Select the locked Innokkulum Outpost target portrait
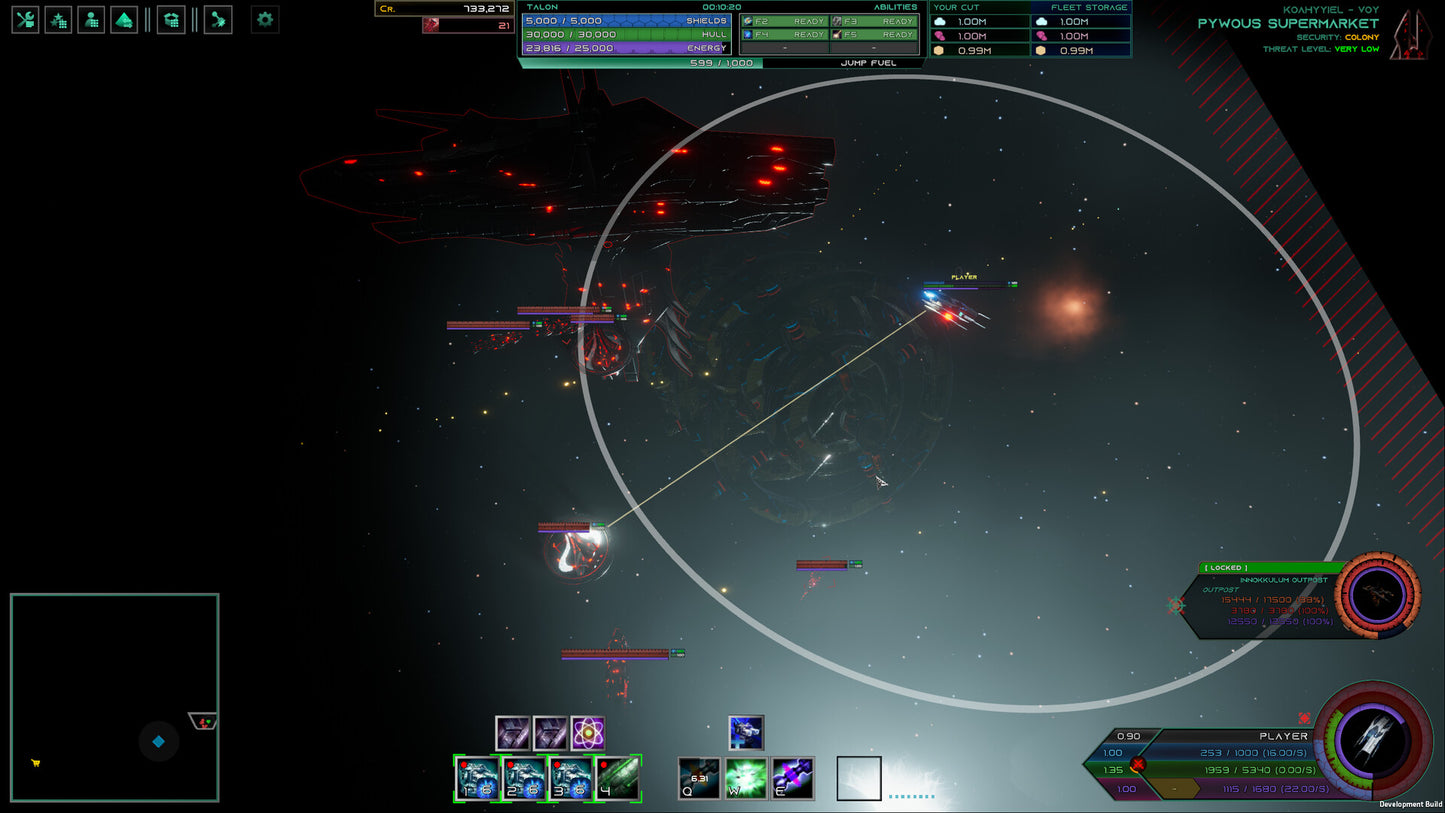The image size is (1445, 813). click(1377, 596)
